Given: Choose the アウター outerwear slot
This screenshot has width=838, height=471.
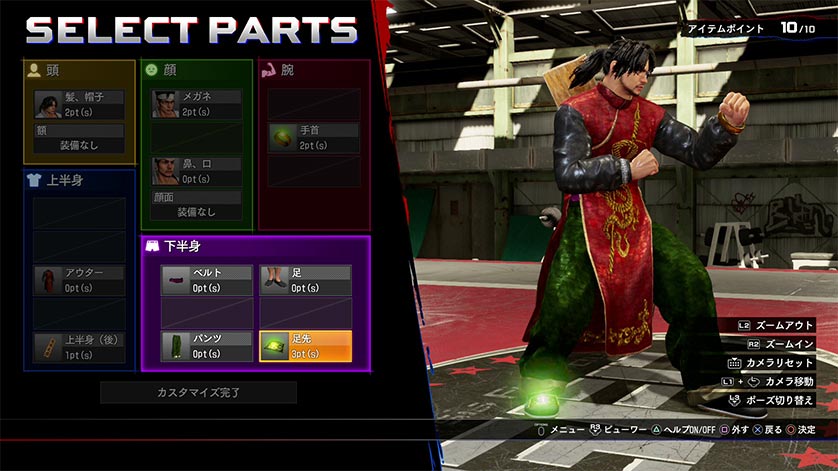Looking at the screenshot, I should click(x=79, y=280).
